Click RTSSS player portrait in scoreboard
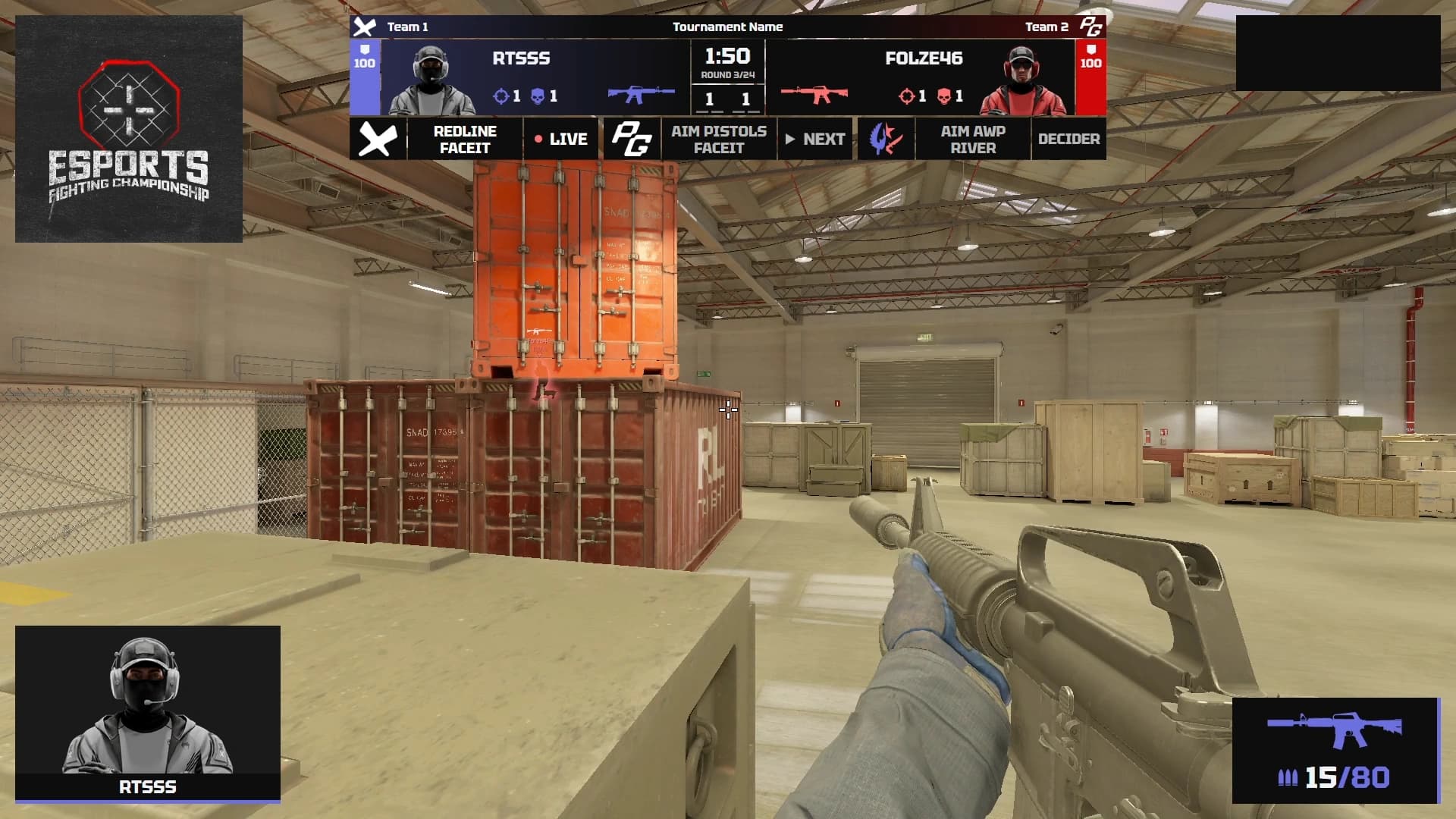Viewport: 1456px width, 819px height. click(430, 79)
